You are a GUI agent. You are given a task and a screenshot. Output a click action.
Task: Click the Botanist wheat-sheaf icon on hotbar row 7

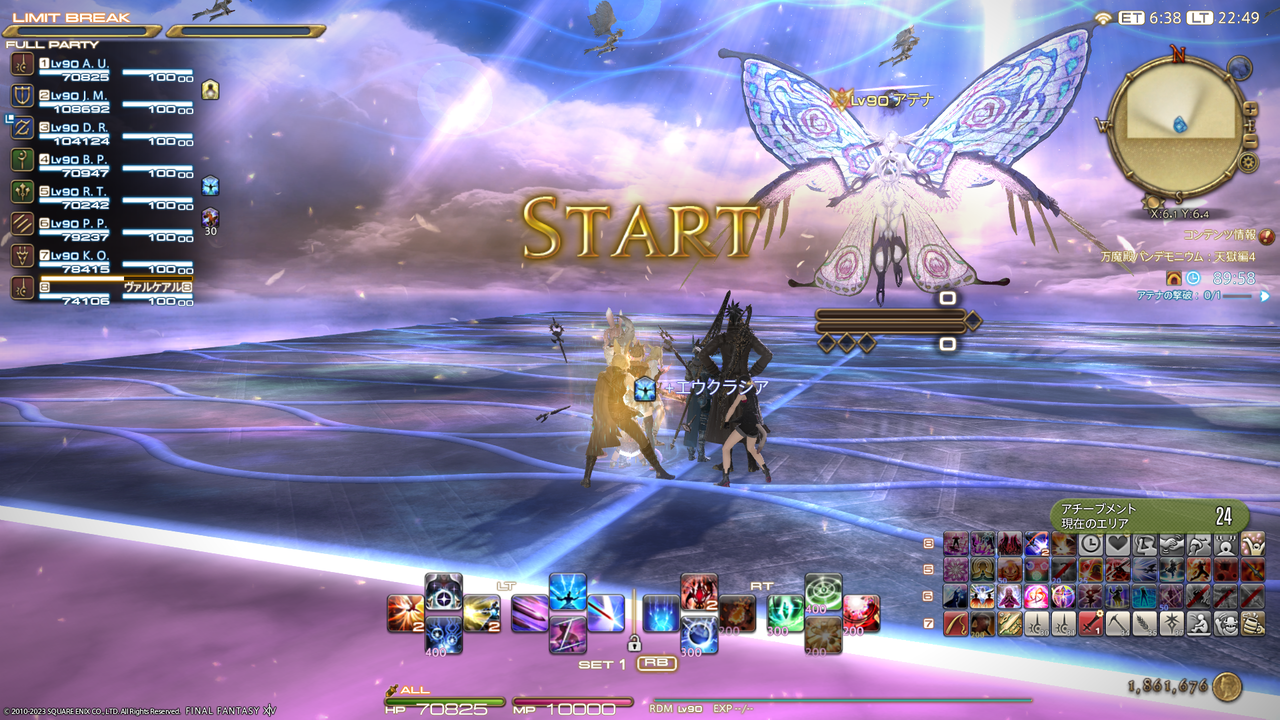tap(1145, 624)
